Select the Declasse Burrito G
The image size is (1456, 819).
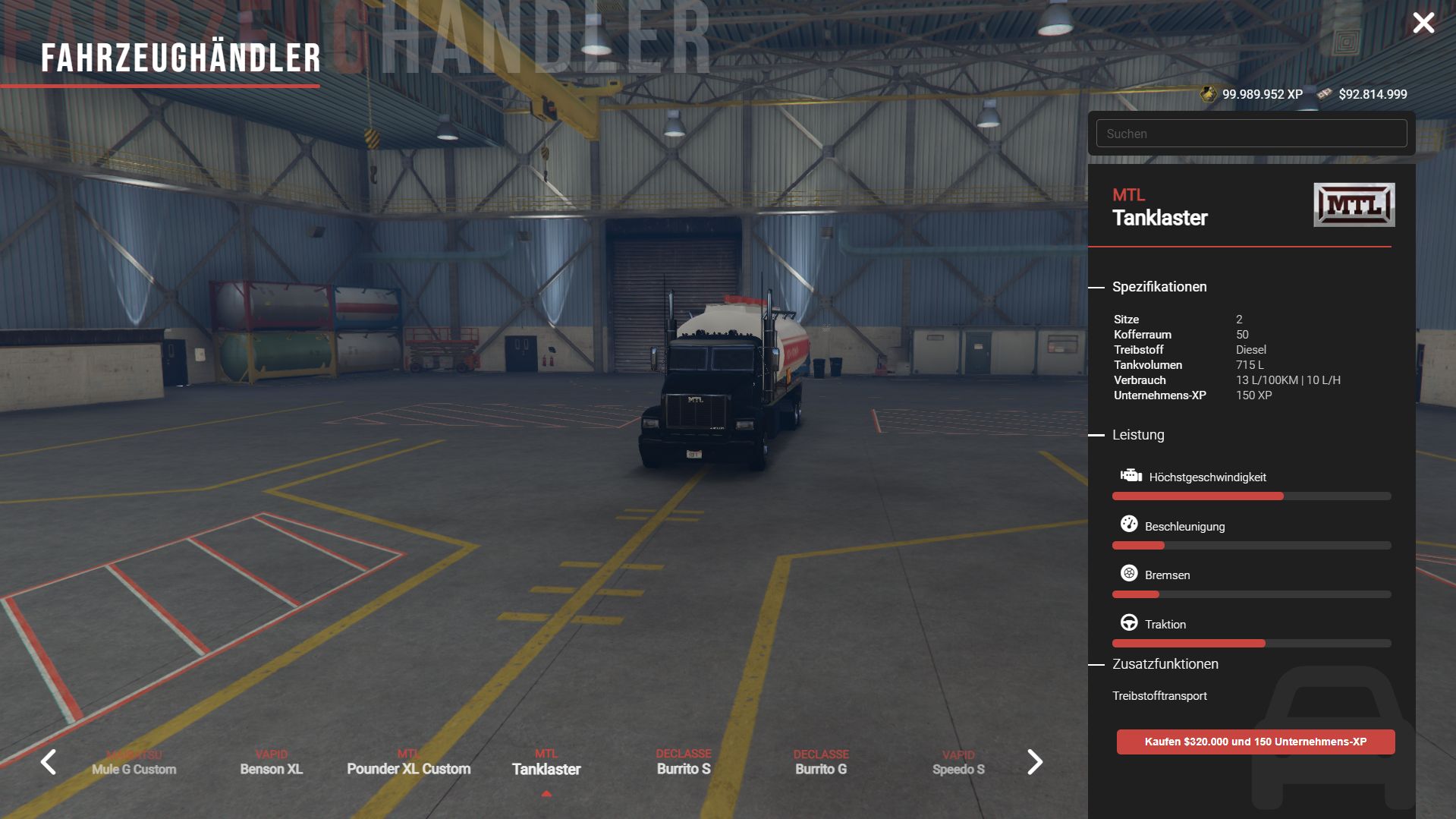pos(821,764)
